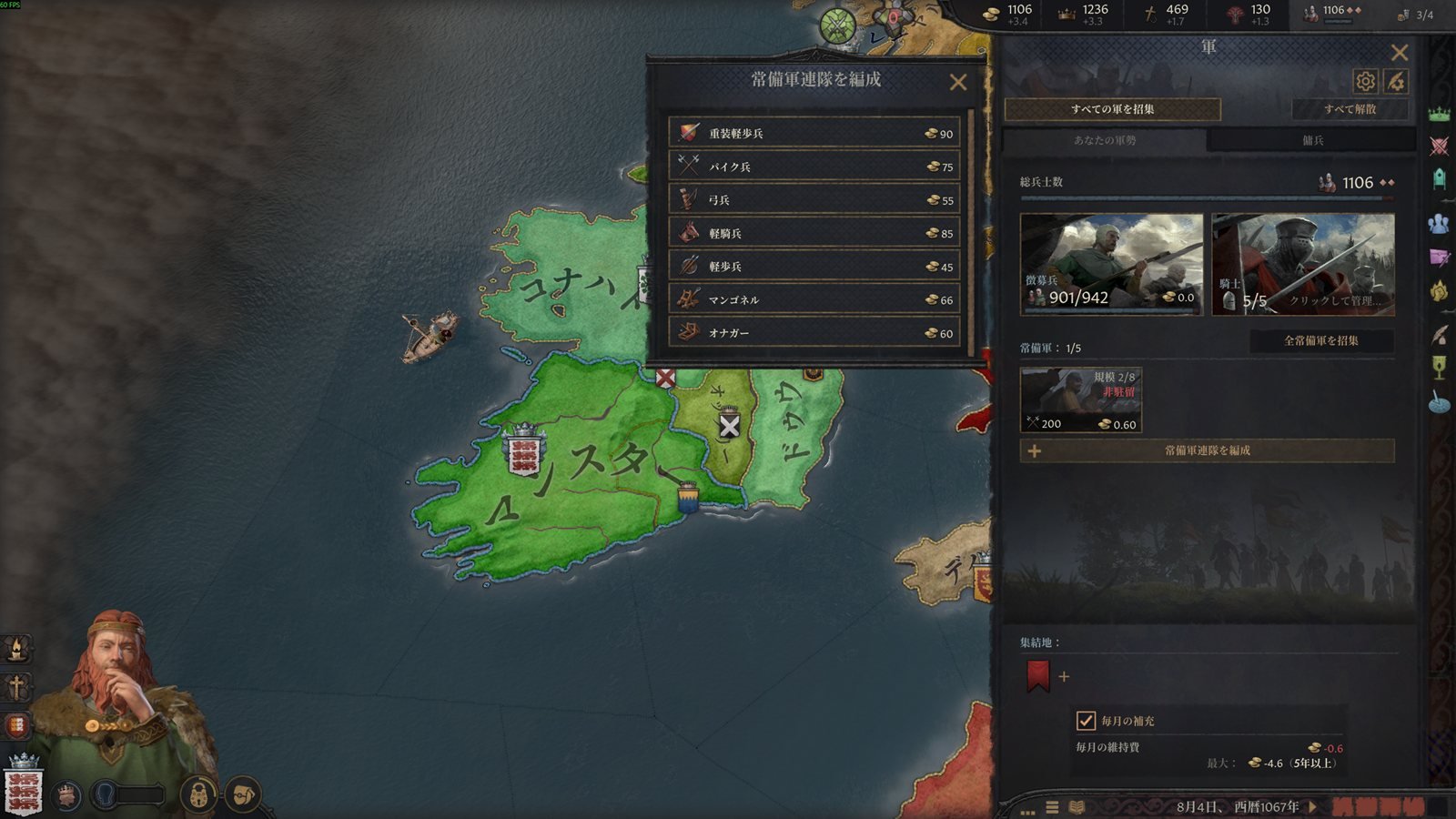Click すべての軍を招集 button

[1112, 109]
